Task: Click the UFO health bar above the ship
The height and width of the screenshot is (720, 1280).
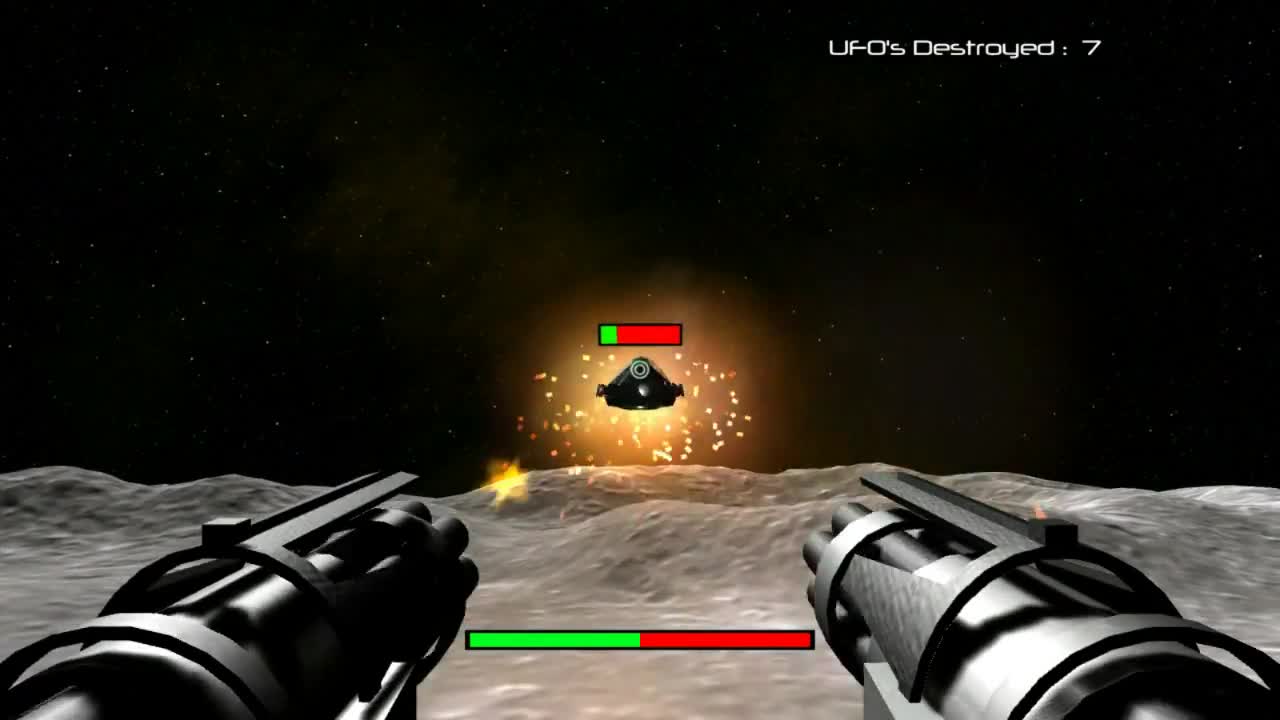Action: [x=640, y=334]
